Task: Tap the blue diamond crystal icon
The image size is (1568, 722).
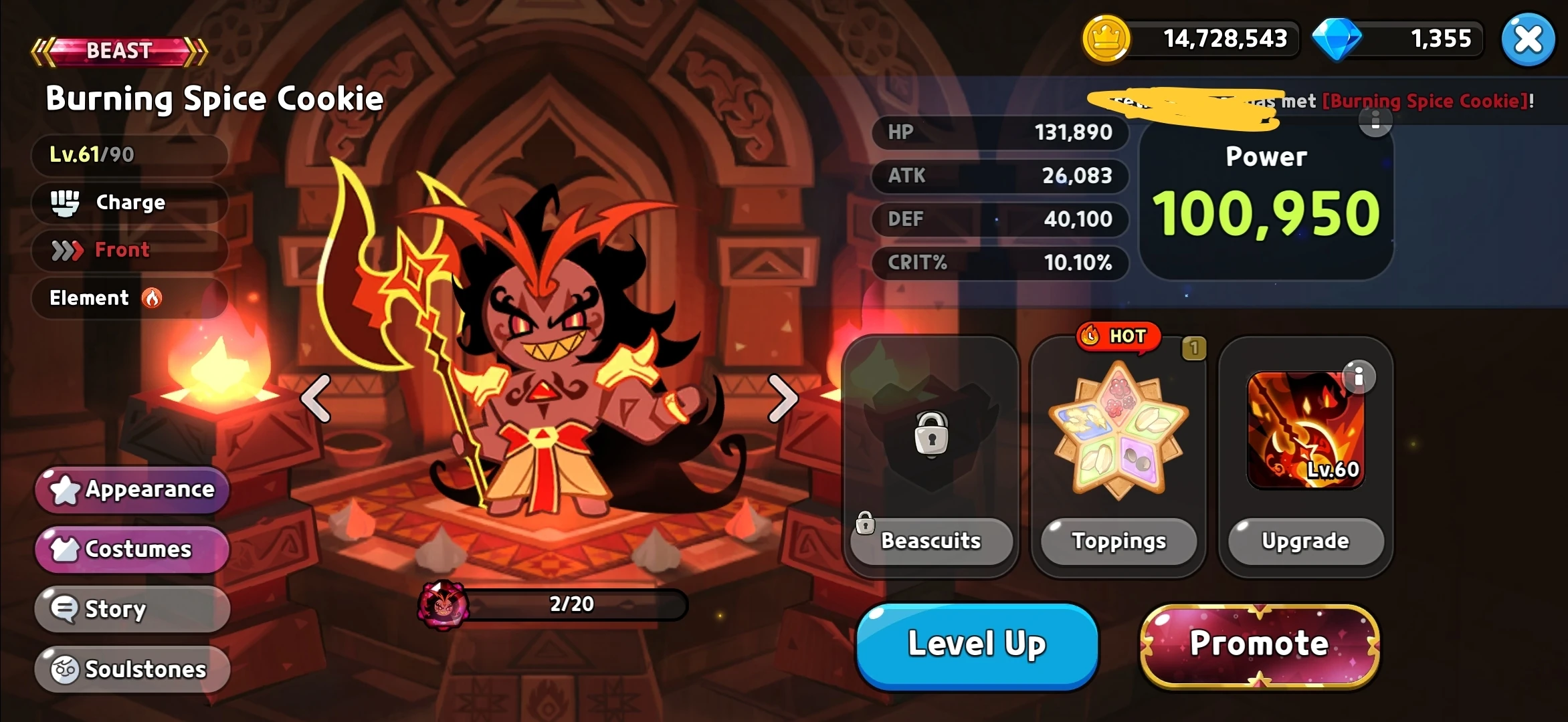Action: coord(1337,39)
